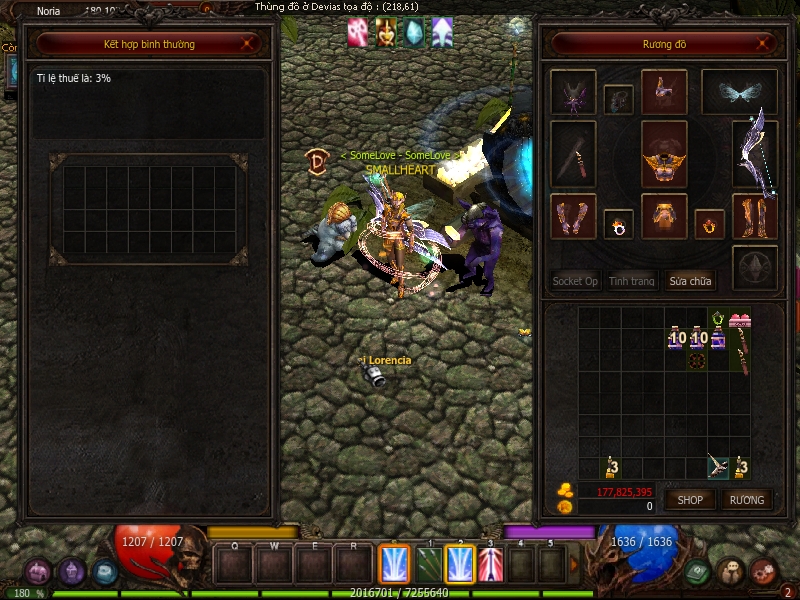The image size is (800, 600).
Task: Select the pink gift box item
Action: (740, 321)
